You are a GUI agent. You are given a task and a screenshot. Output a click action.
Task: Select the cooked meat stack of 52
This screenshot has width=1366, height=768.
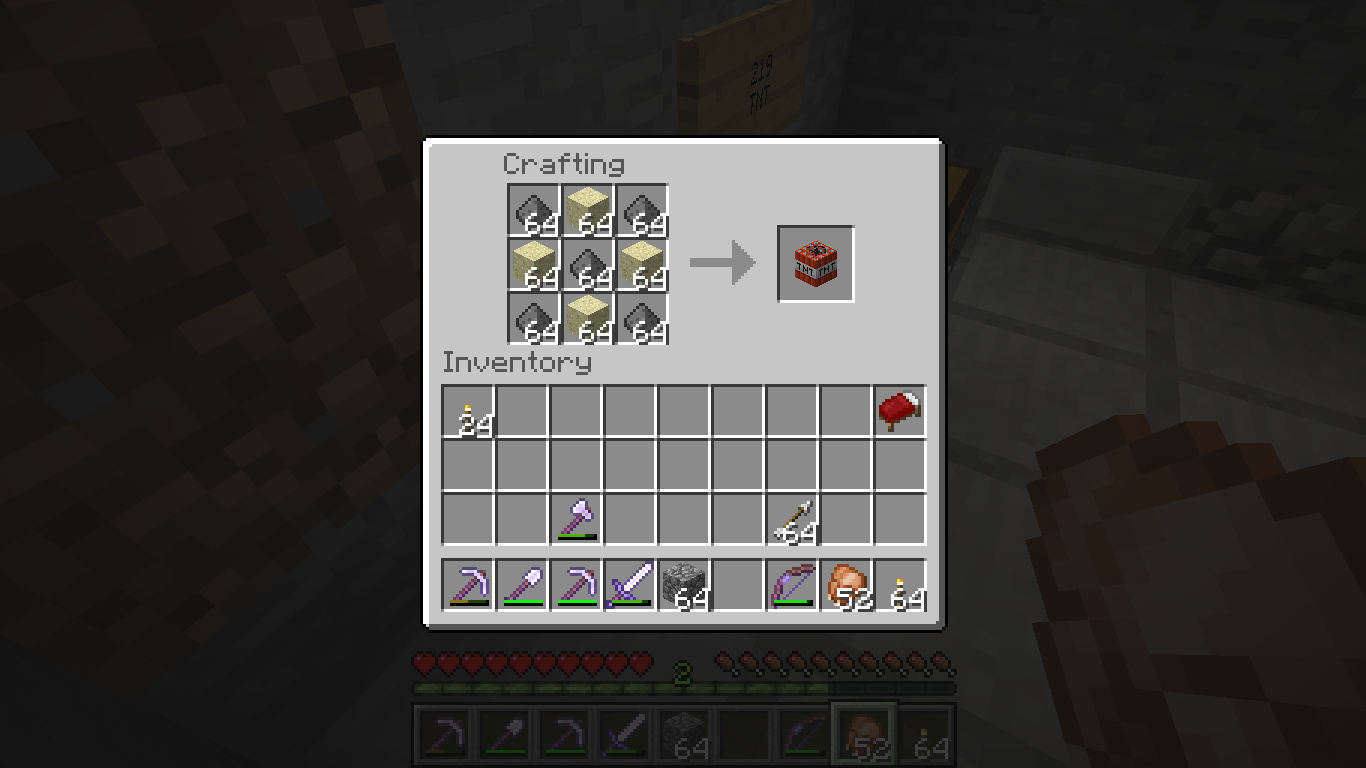click(x=847, y=585)
